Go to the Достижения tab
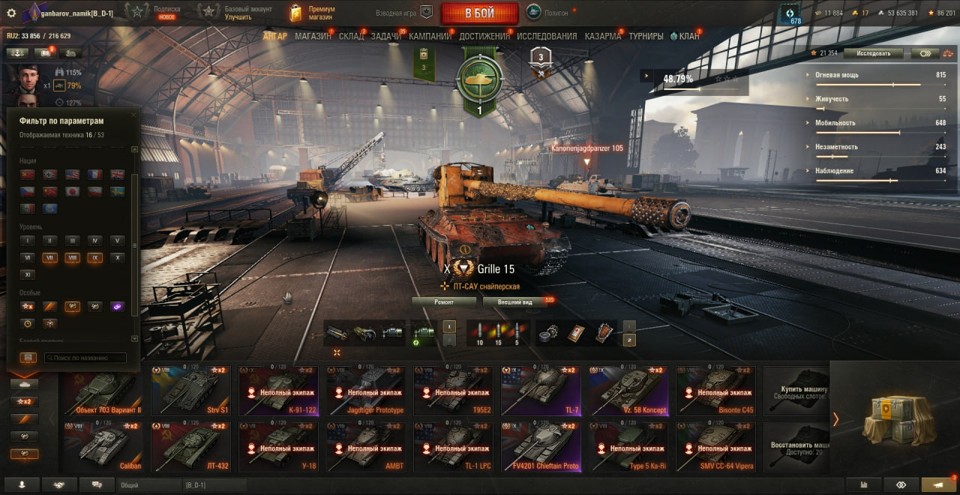This screenshot has height=495, width=960. pyautogui.click(x=484, y=36)
